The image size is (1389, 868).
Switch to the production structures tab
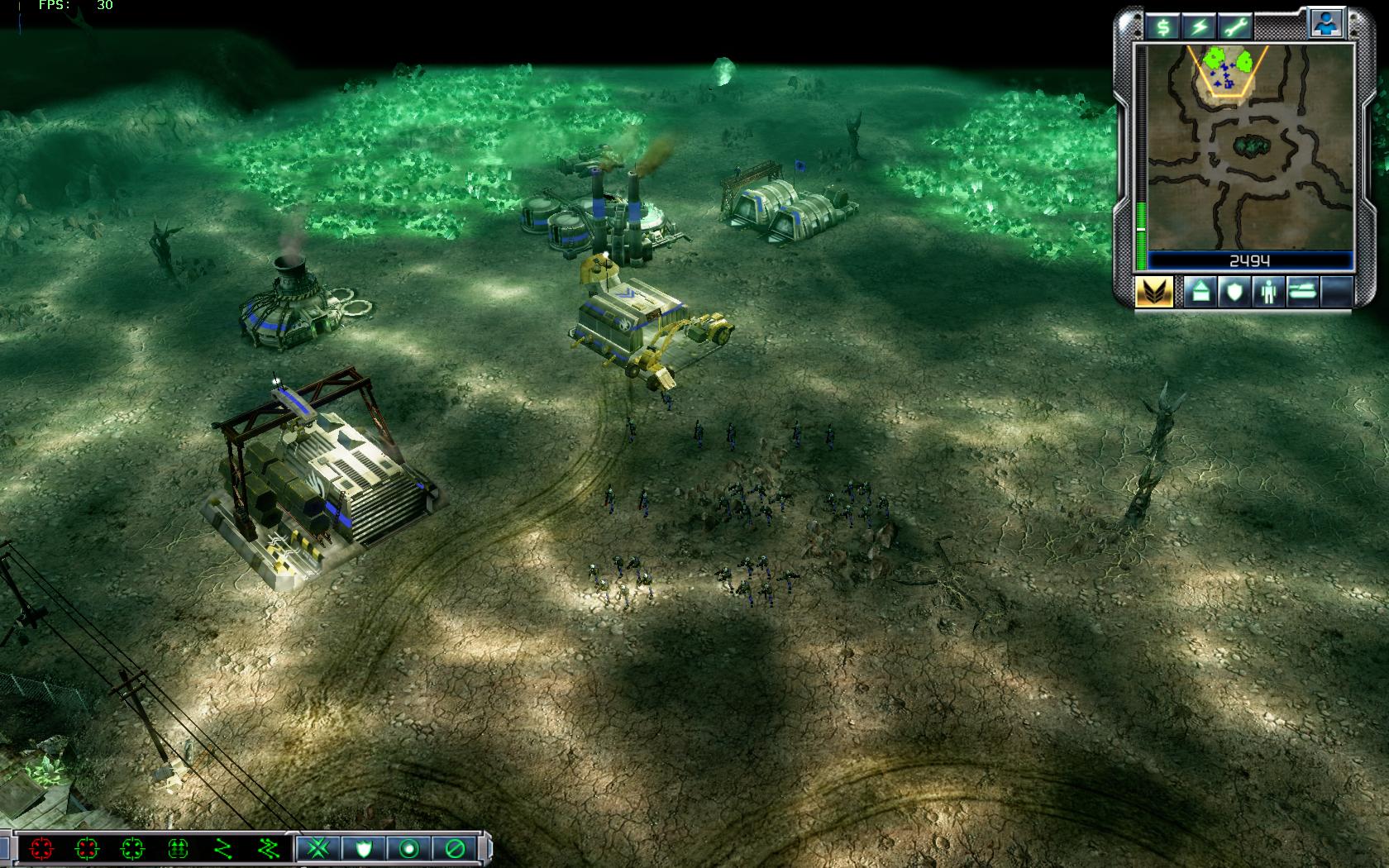(x=1200, y=292)
